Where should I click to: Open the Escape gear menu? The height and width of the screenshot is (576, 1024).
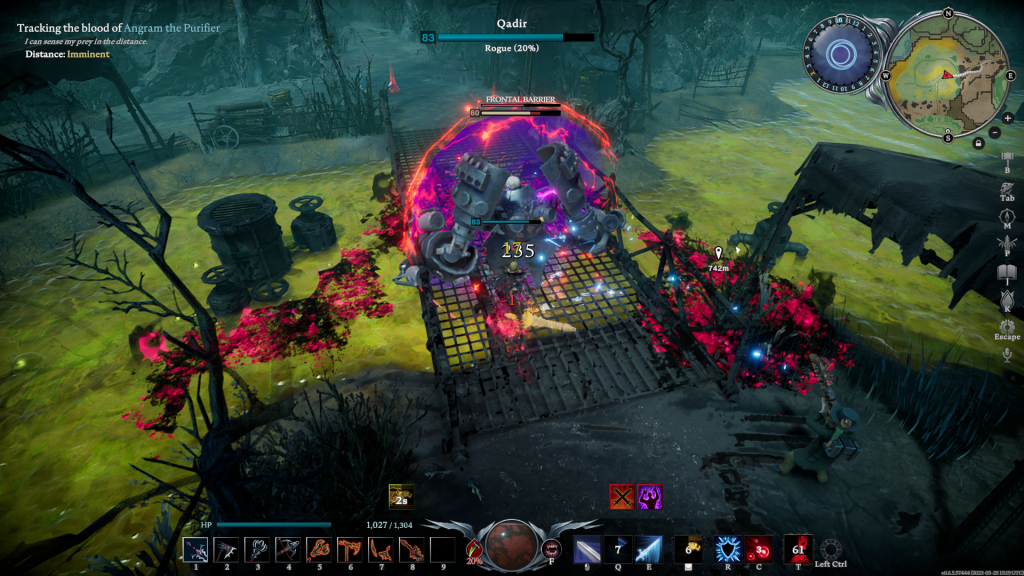(x=1007, y=327)
